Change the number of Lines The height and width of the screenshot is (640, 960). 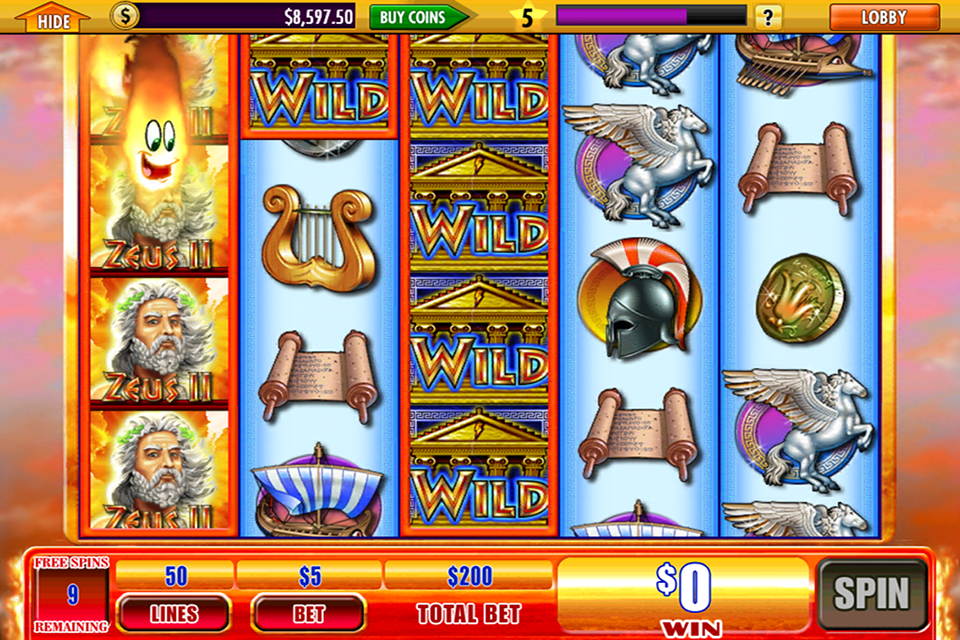[x=174, y=613]
